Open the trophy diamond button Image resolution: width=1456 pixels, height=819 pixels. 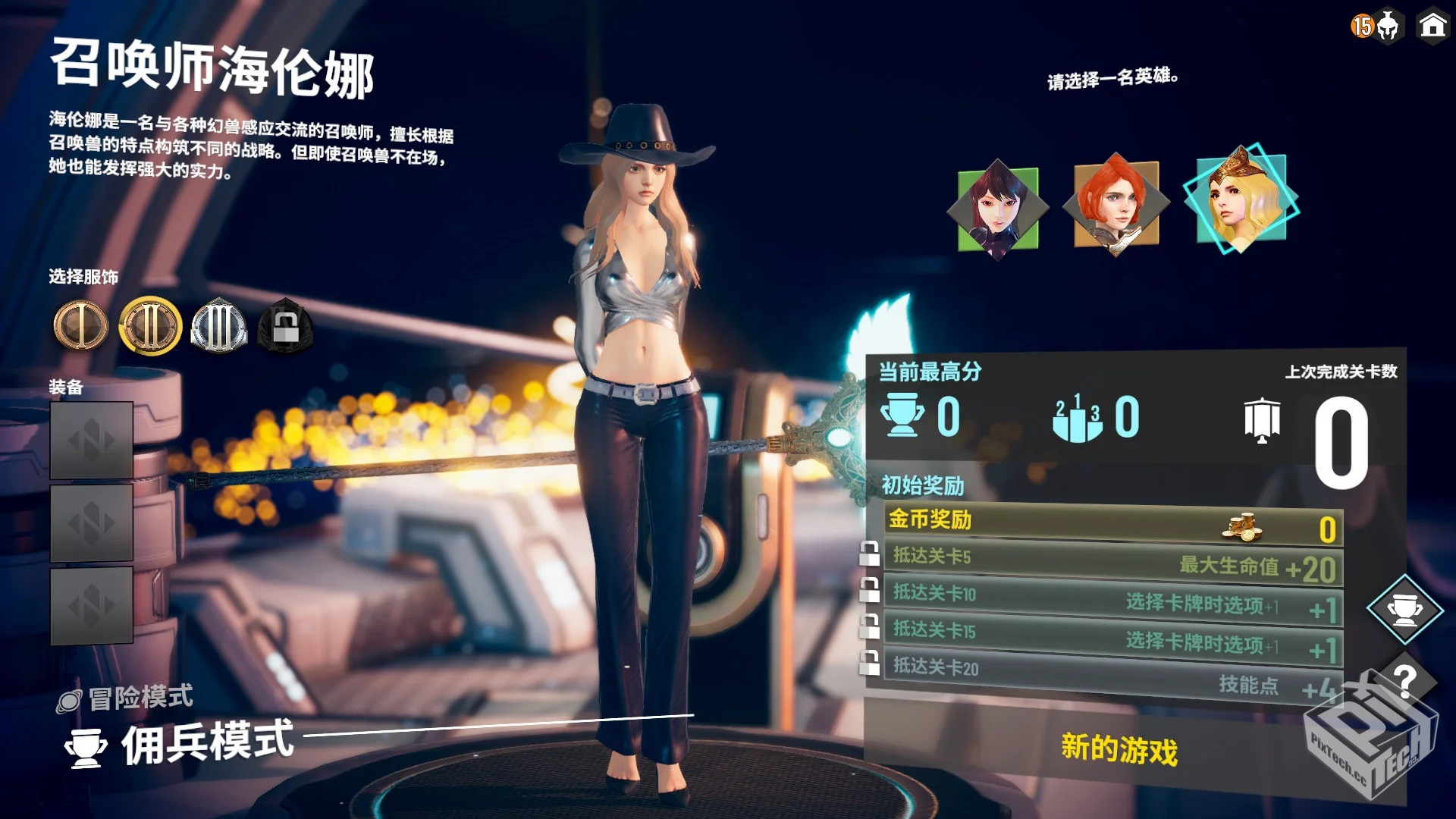pos(1404,610)
